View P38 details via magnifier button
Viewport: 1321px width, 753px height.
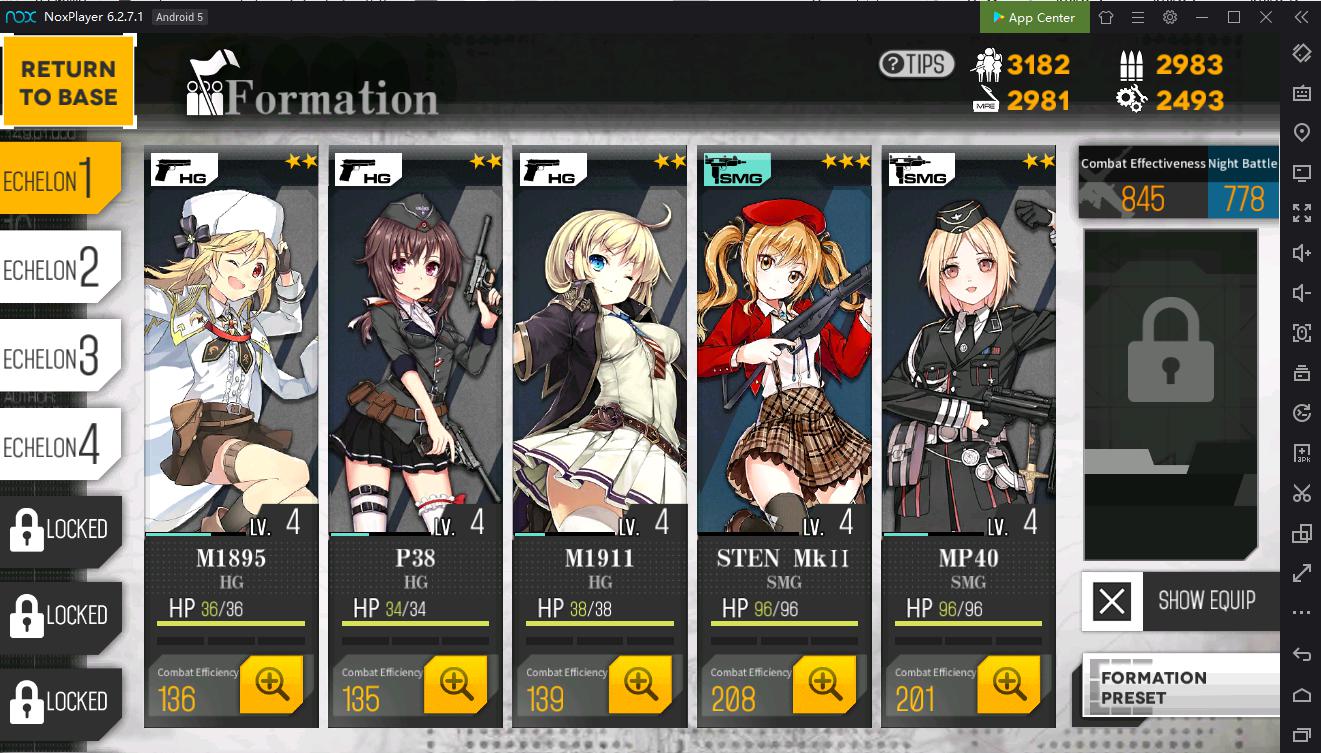pos(455,684)
